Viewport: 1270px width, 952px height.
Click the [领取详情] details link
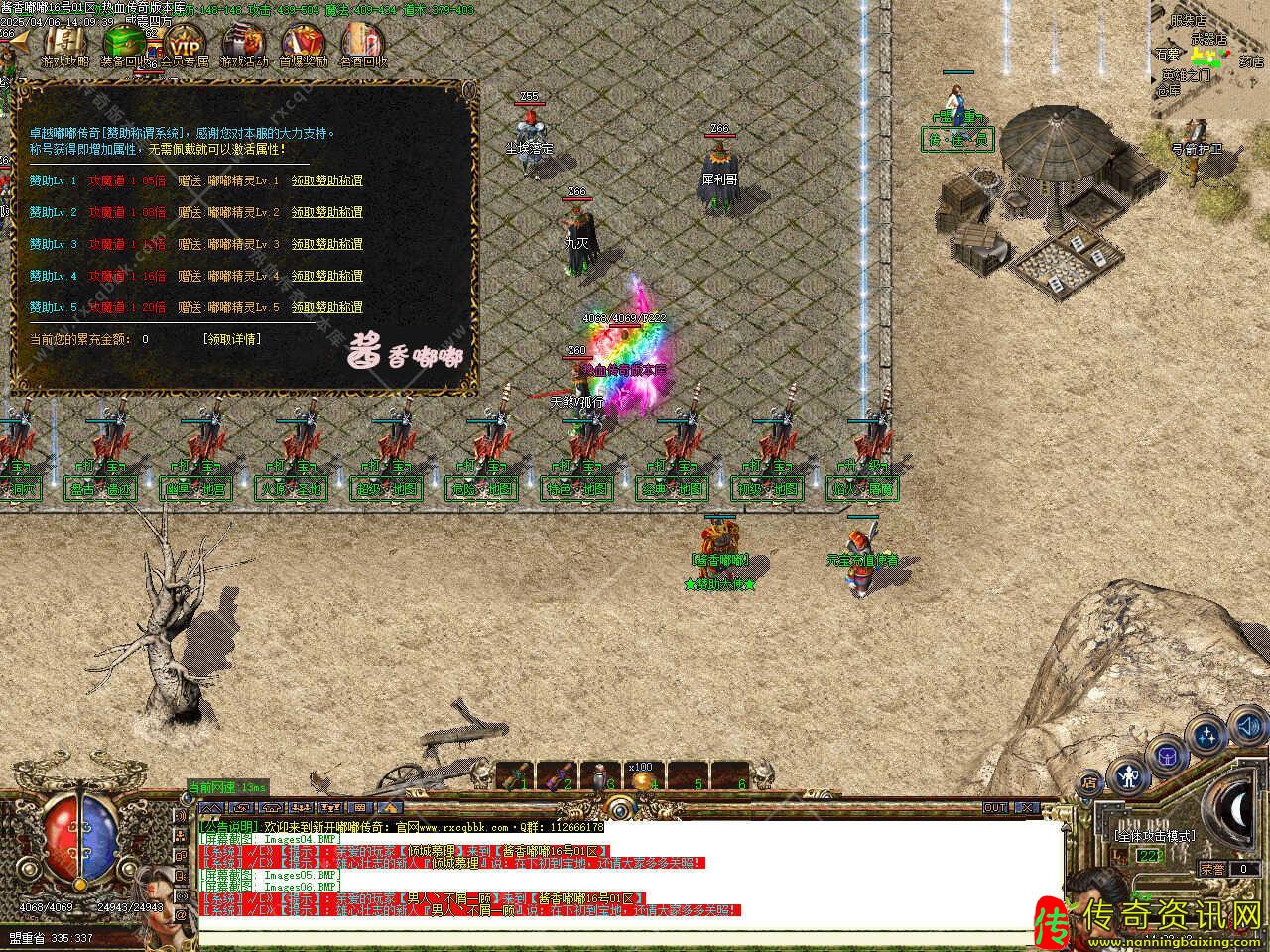click(232, 339)
